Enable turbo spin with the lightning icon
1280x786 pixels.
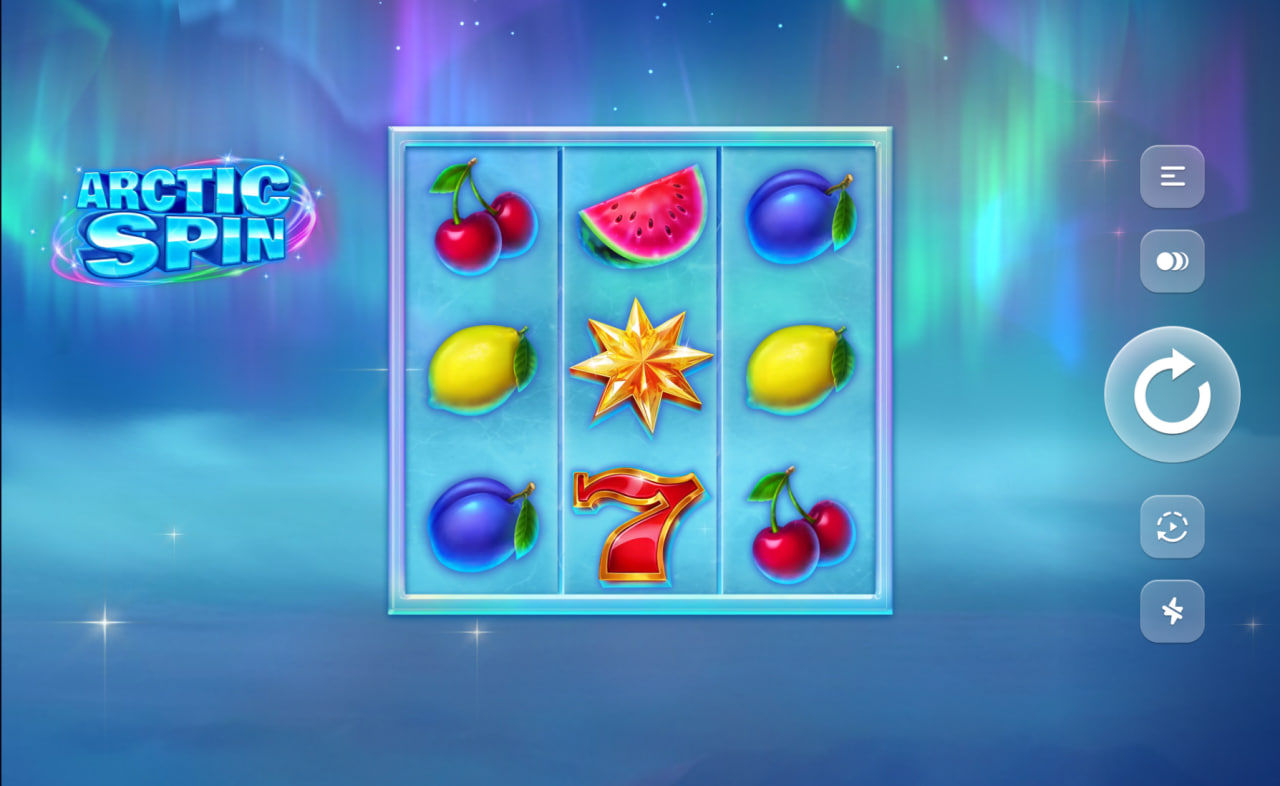point(1171,611)
